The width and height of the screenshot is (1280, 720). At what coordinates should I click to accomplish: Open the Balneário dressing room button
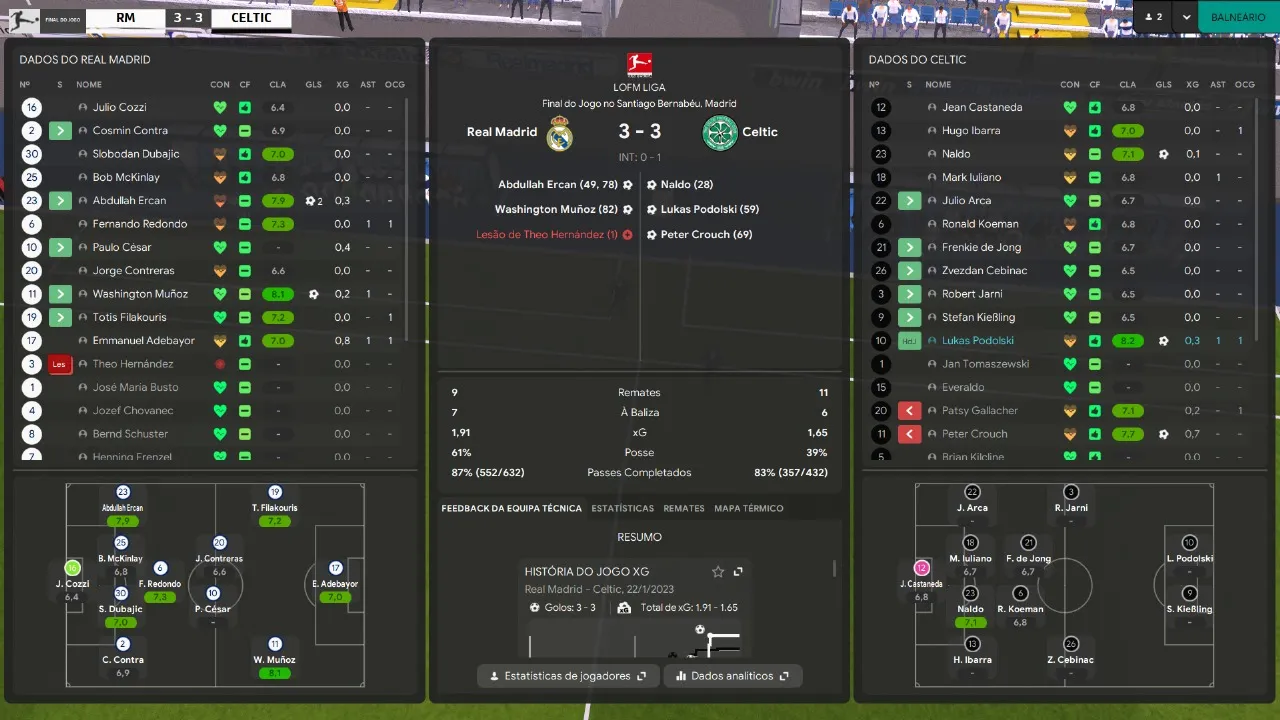(1238, 17)
